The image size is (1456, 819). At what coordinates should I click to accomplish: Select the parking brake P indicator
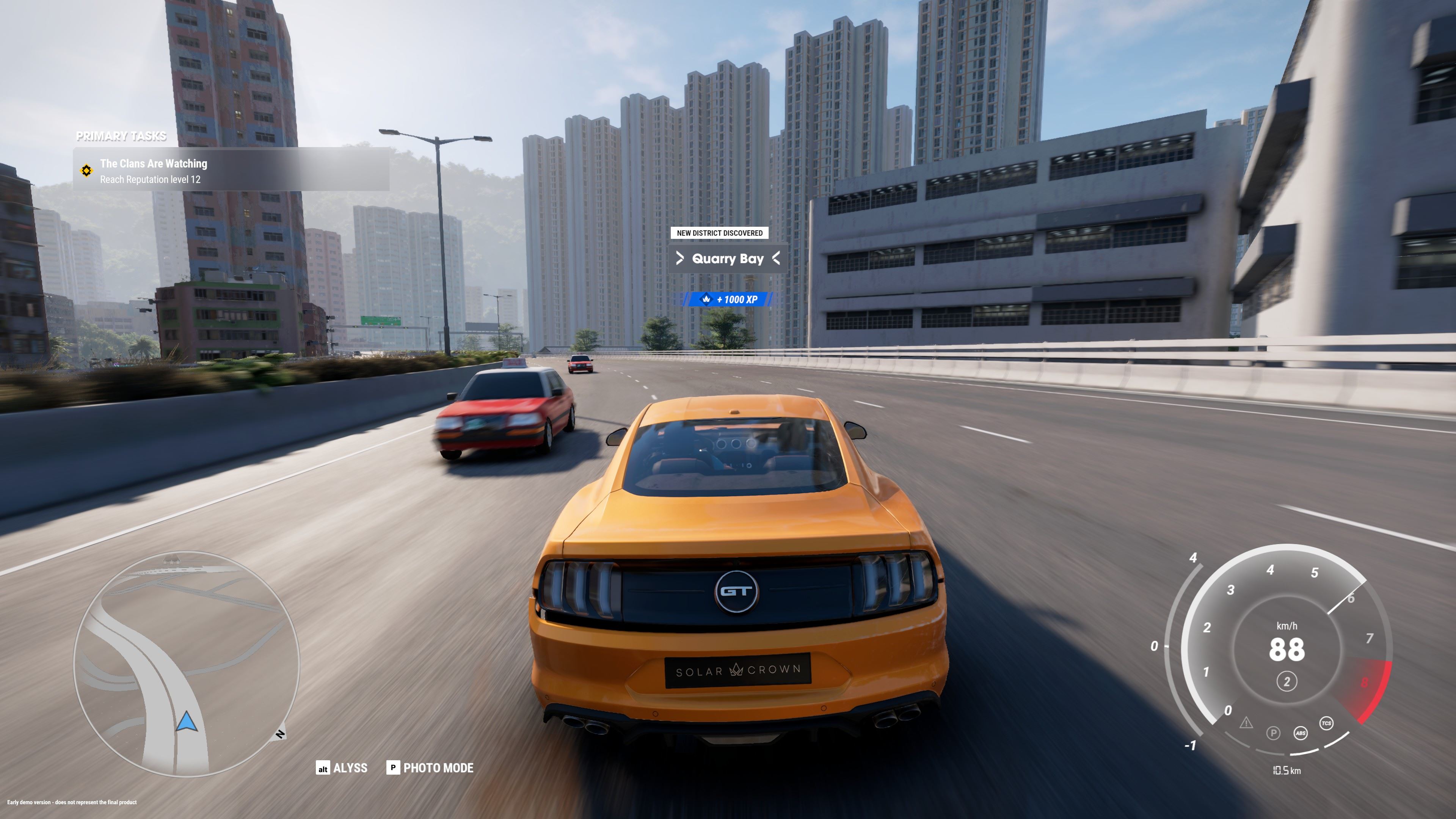[1273, 733]
